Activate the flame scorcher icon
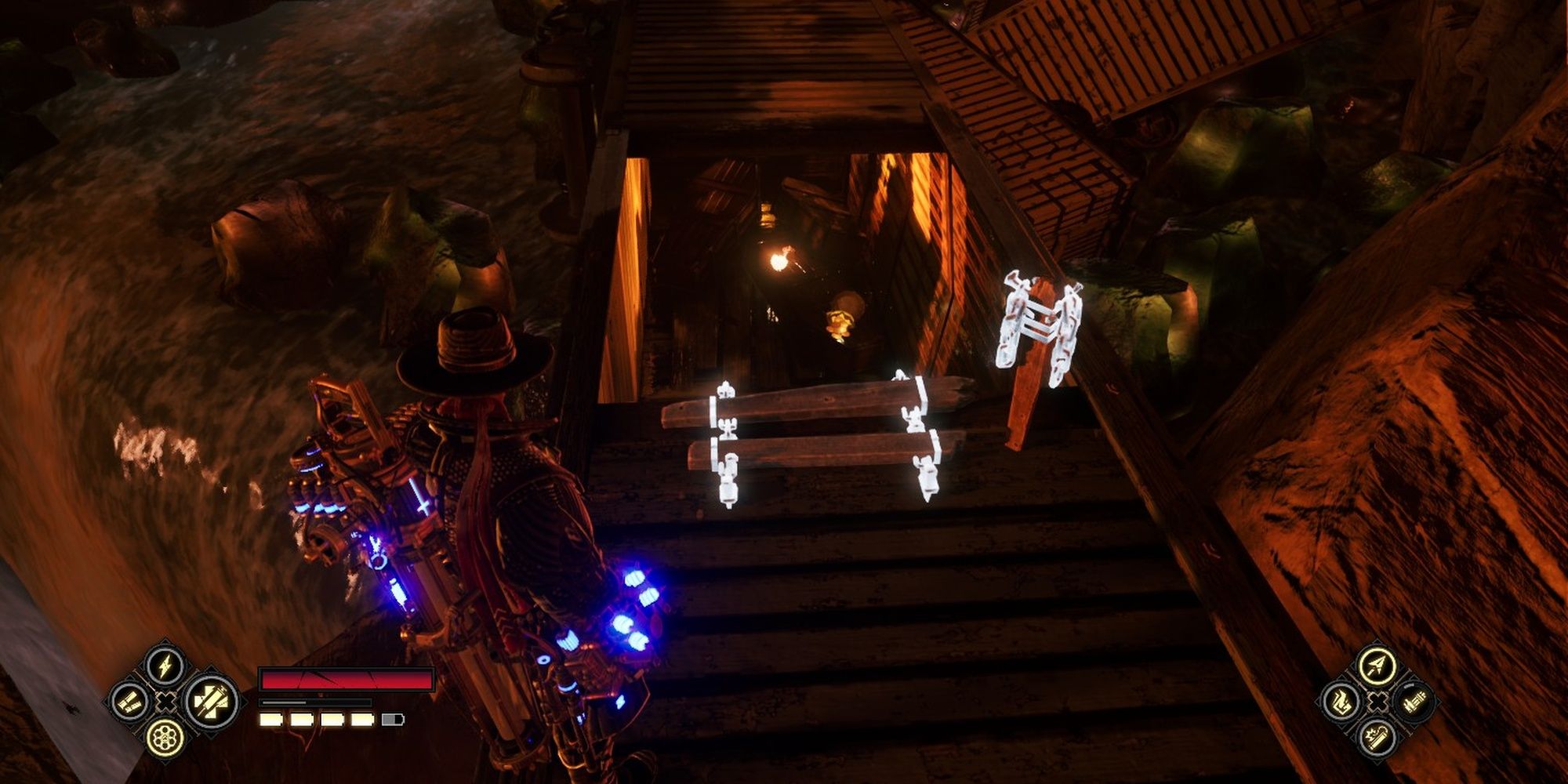 [1340, 701]
